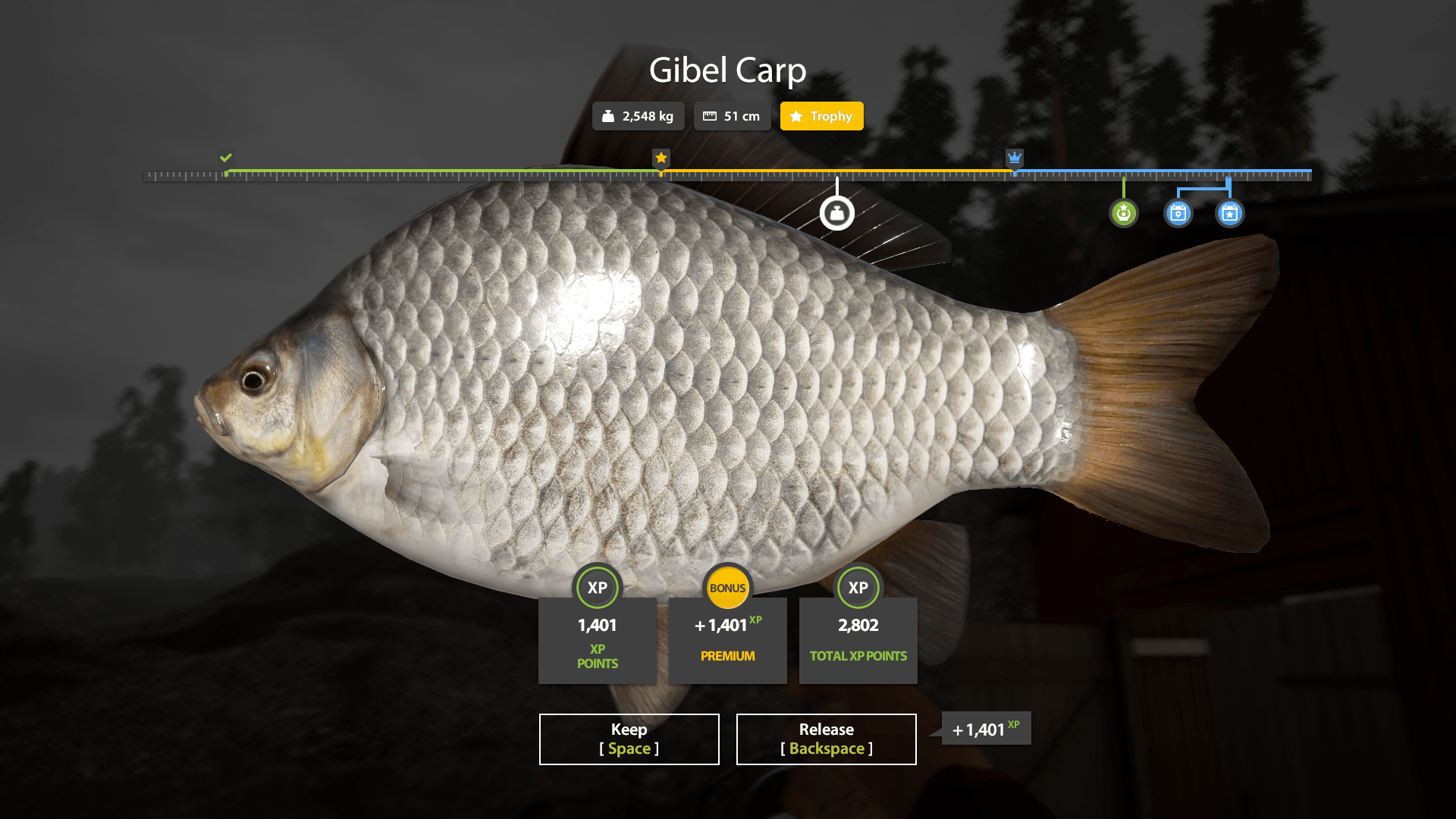1456x819 pixels.
Task: Select the yellow BONUS premium circle
Action: [x=727, y=588]
